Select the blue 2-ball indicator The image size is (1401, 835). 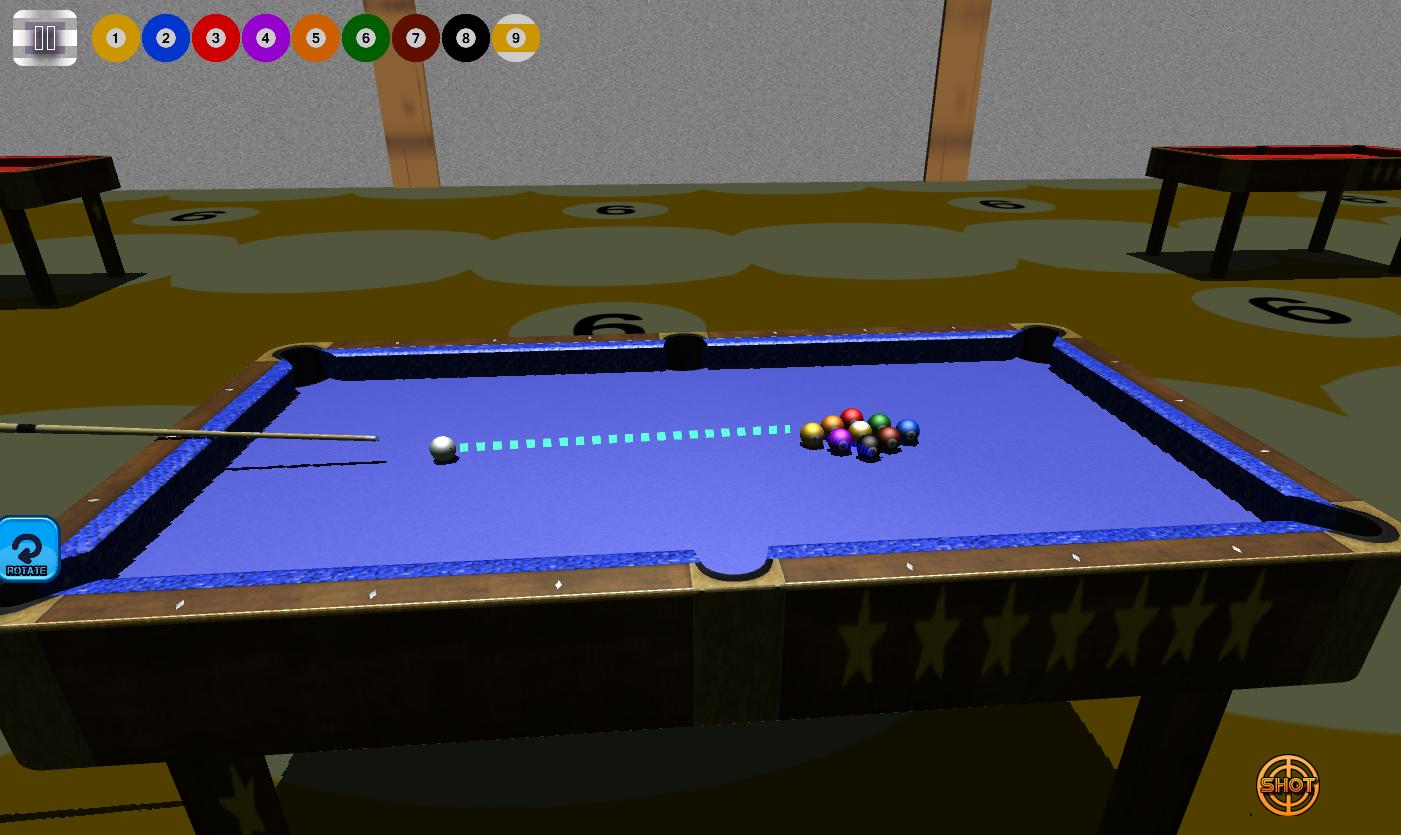(165, 38)
